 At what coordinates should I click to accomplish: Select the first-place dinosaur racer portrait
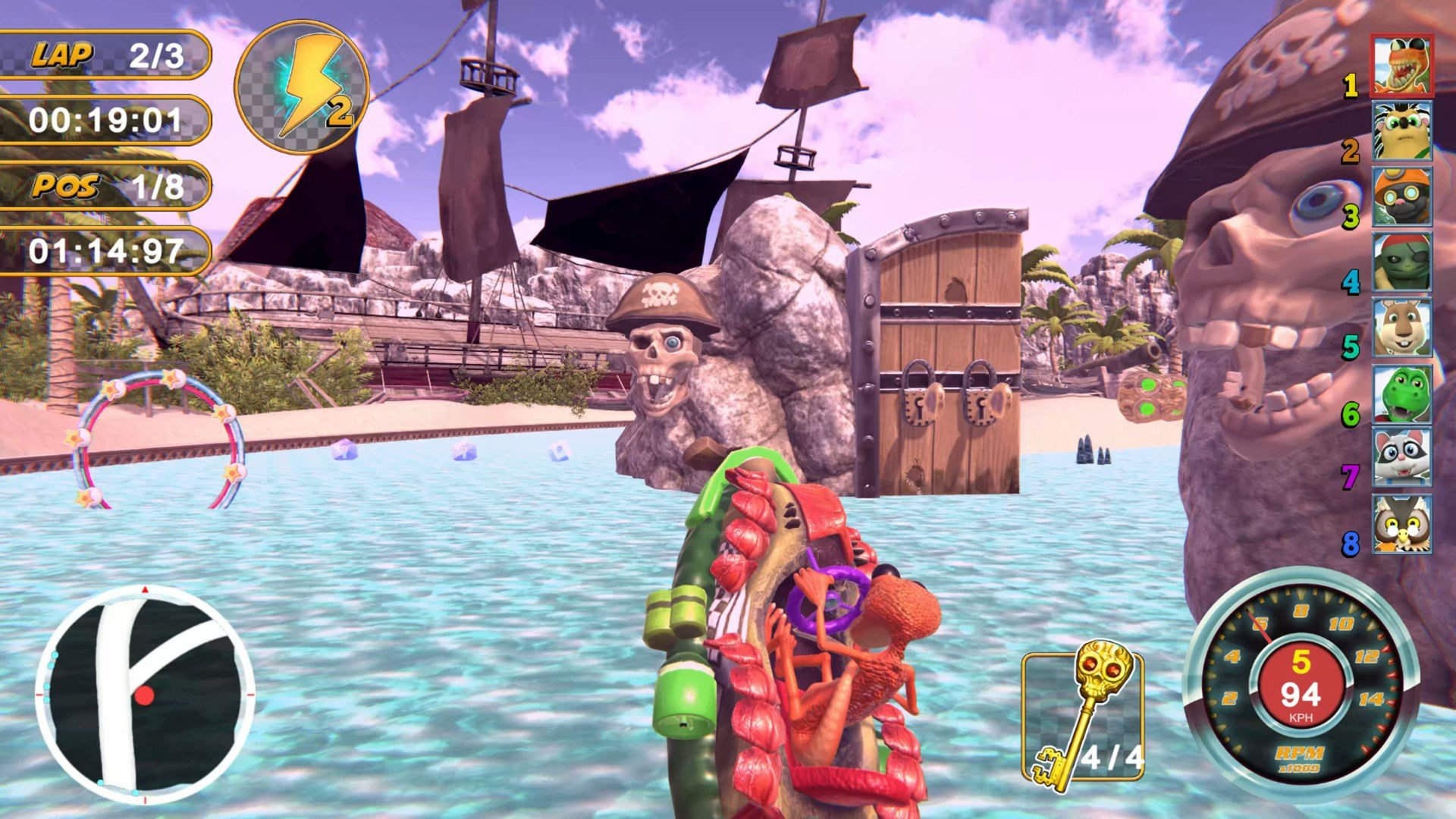(1401, 66)
